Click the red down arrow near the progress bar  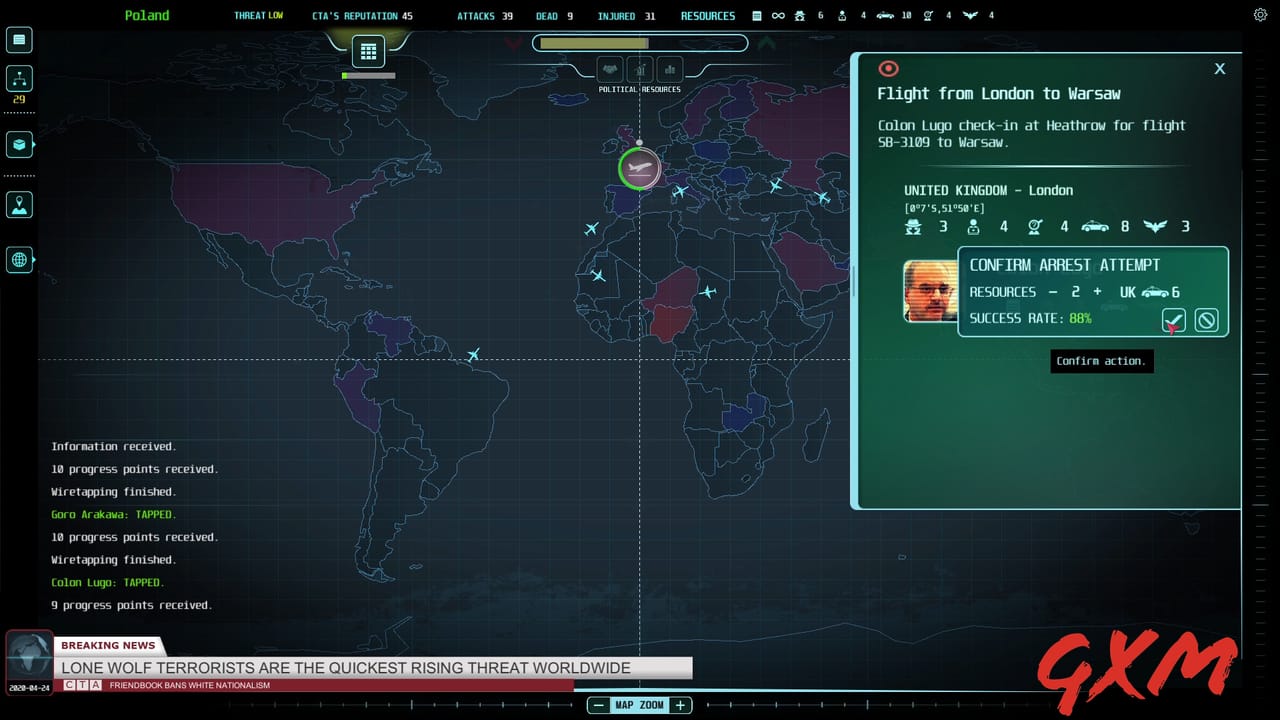click(x=515, y=44)
